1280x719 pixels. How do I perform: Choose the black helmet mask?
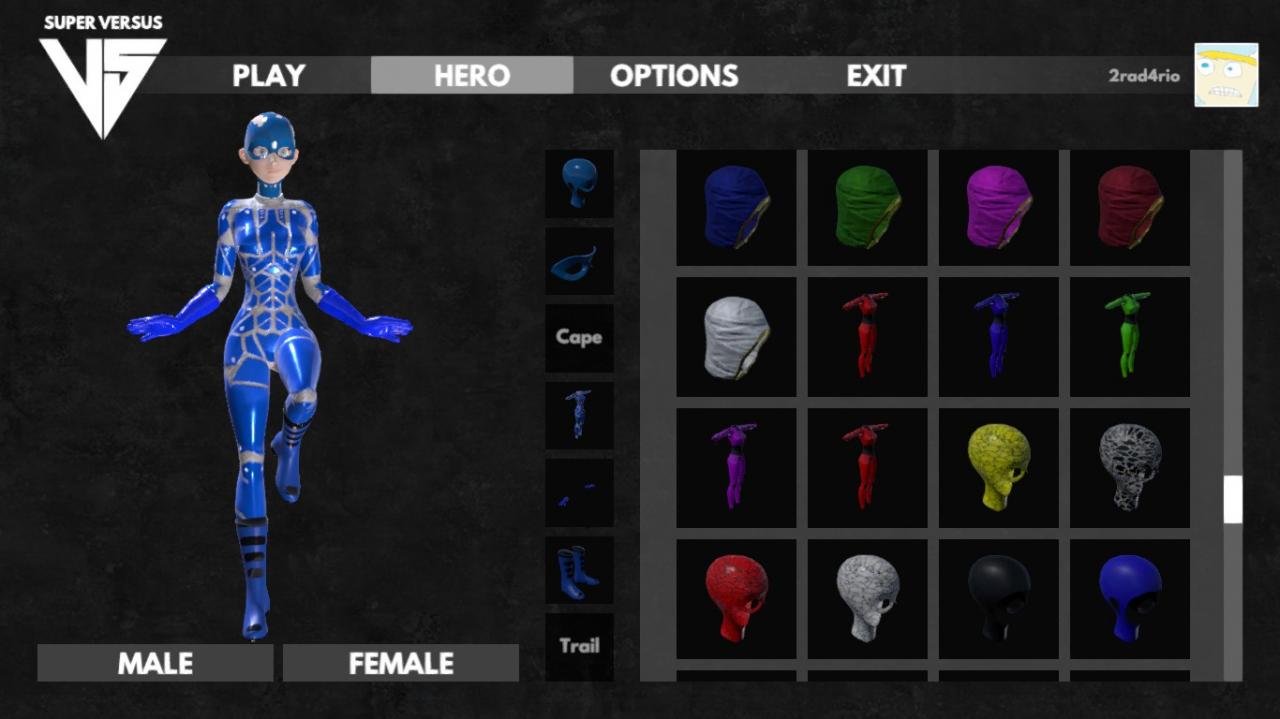coord(998,599)
